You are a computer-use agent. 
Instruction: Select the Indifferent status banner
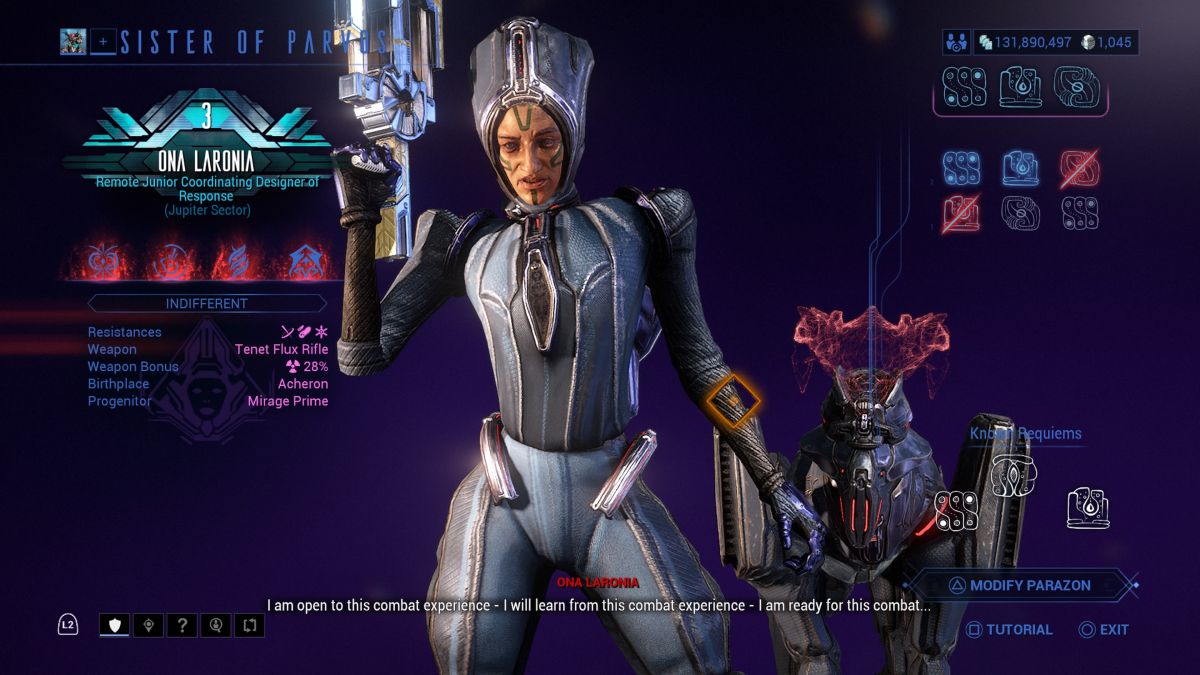pos(207,303)
